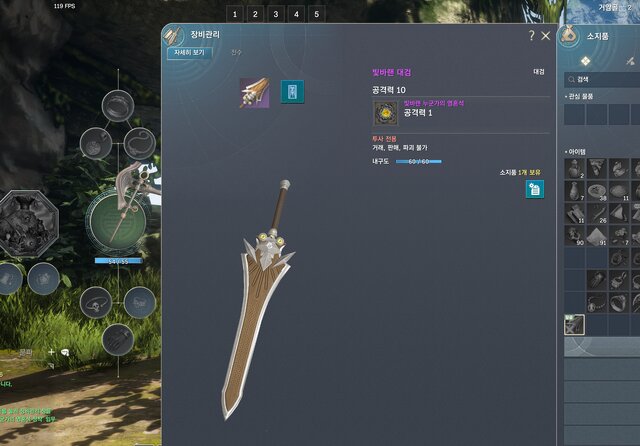Select the highlighted sword item in inventory

(573, 325)
